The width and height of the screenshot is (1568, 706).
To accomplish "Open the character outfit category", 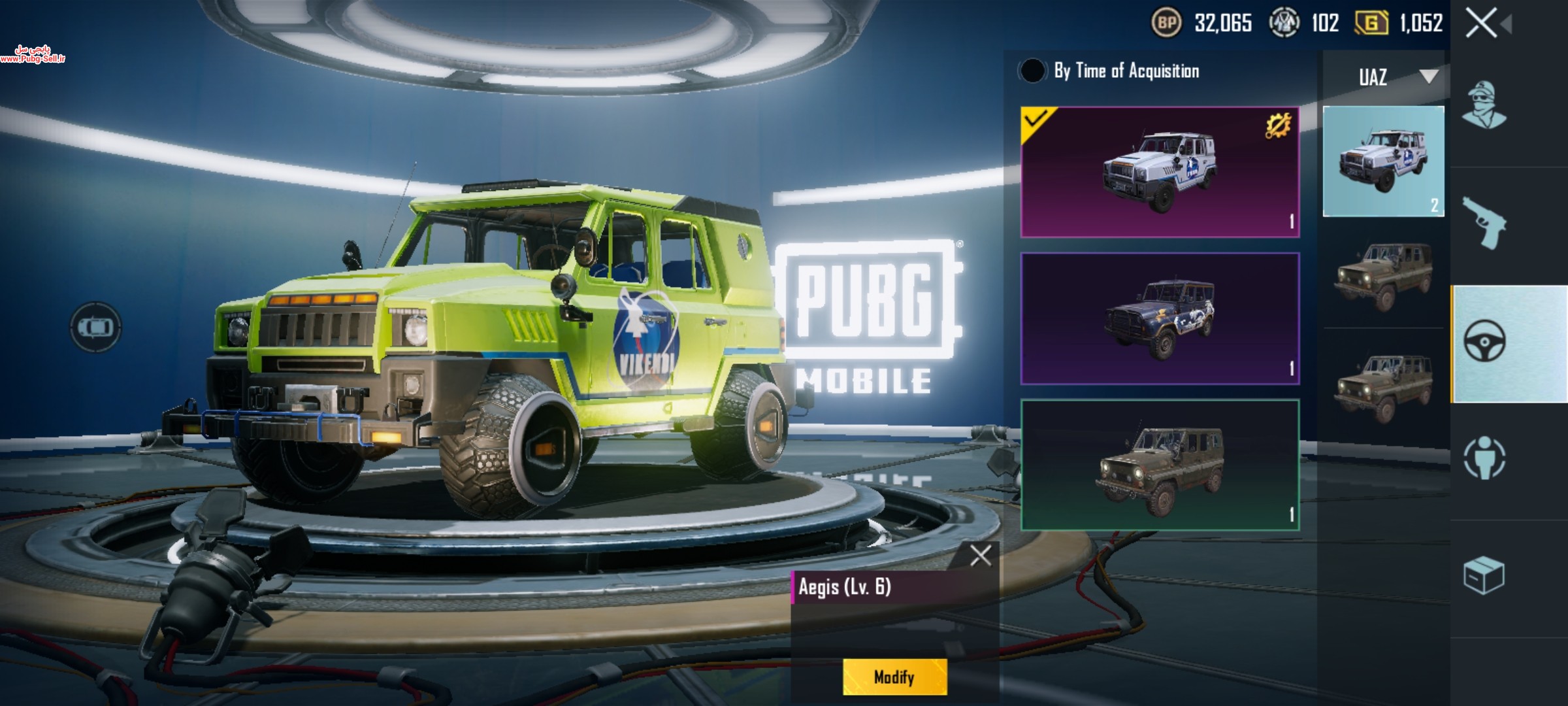I will (1483, 106).
